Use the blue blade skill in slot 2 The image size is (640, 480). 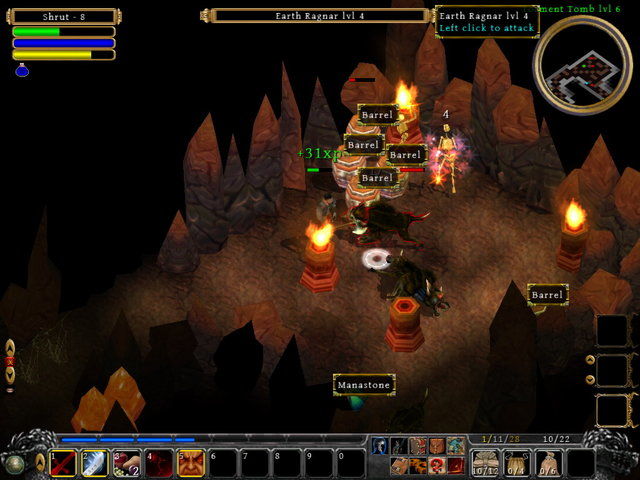pos(95,463)
